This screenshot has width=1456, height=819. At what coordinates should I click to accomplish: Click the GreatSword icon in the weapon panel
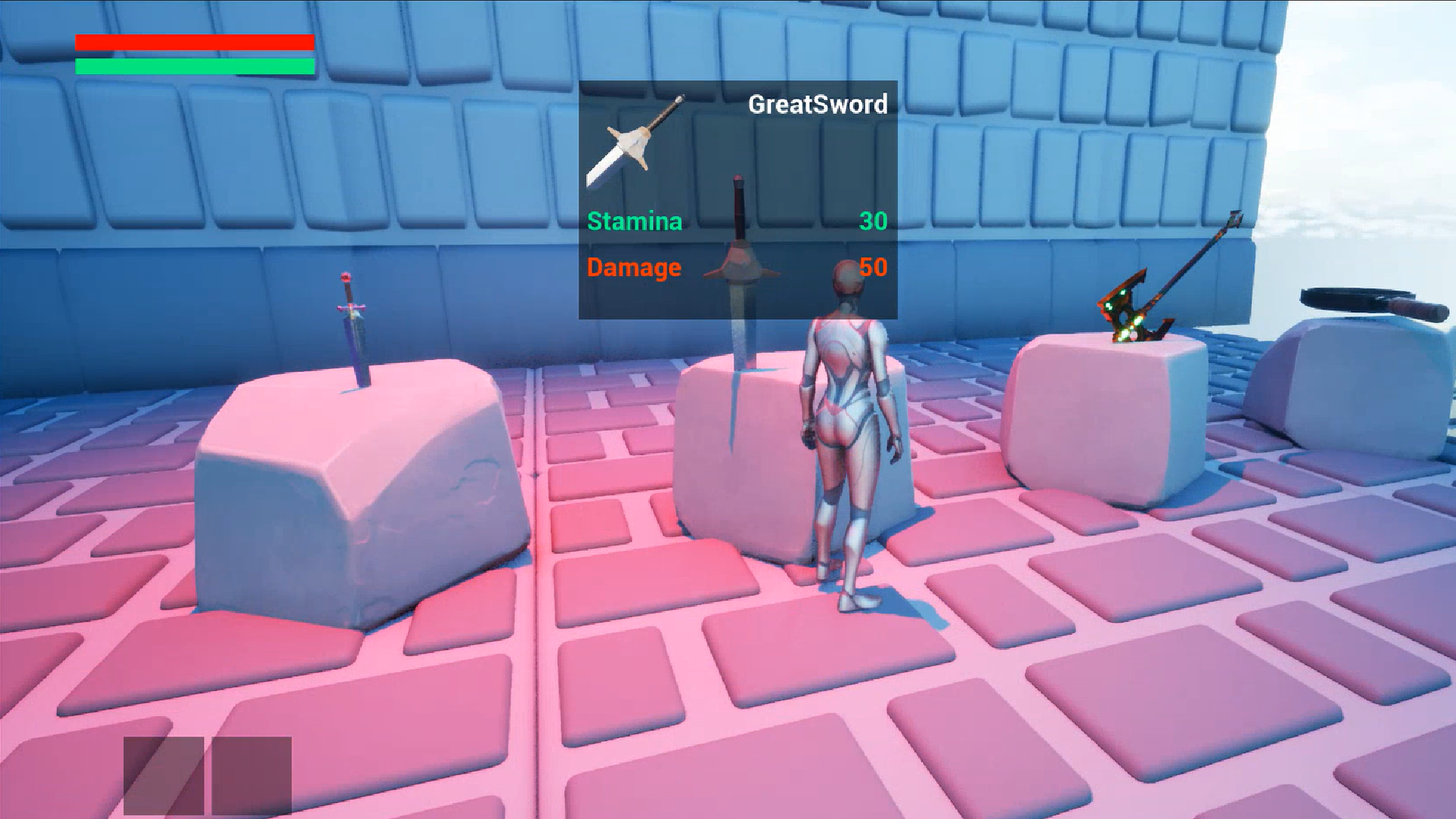click(x=634, y=142)
